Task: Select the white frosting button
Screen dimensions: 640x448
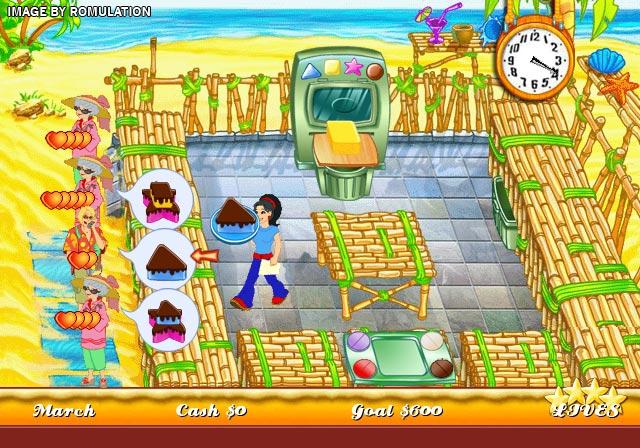Action: [431, 343]
